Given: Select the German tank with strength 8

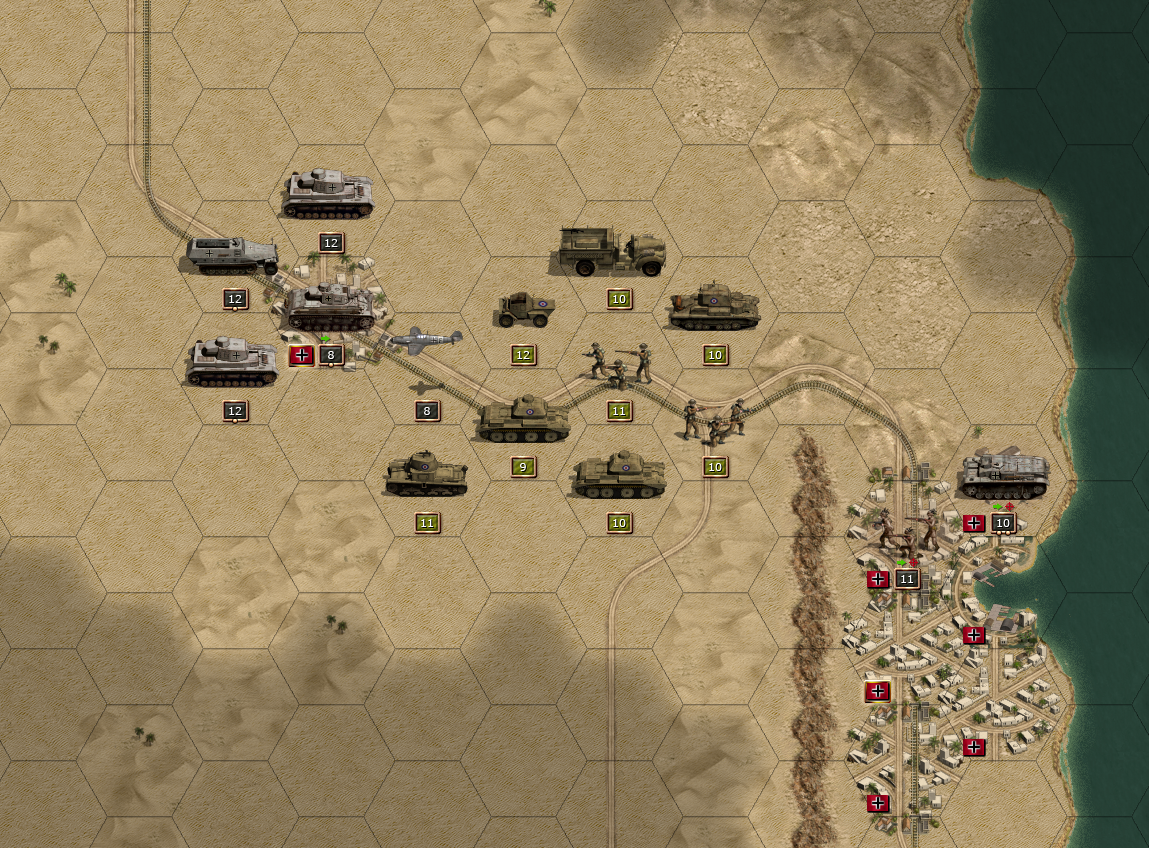Looking at the screenshot, I should 330,308.
